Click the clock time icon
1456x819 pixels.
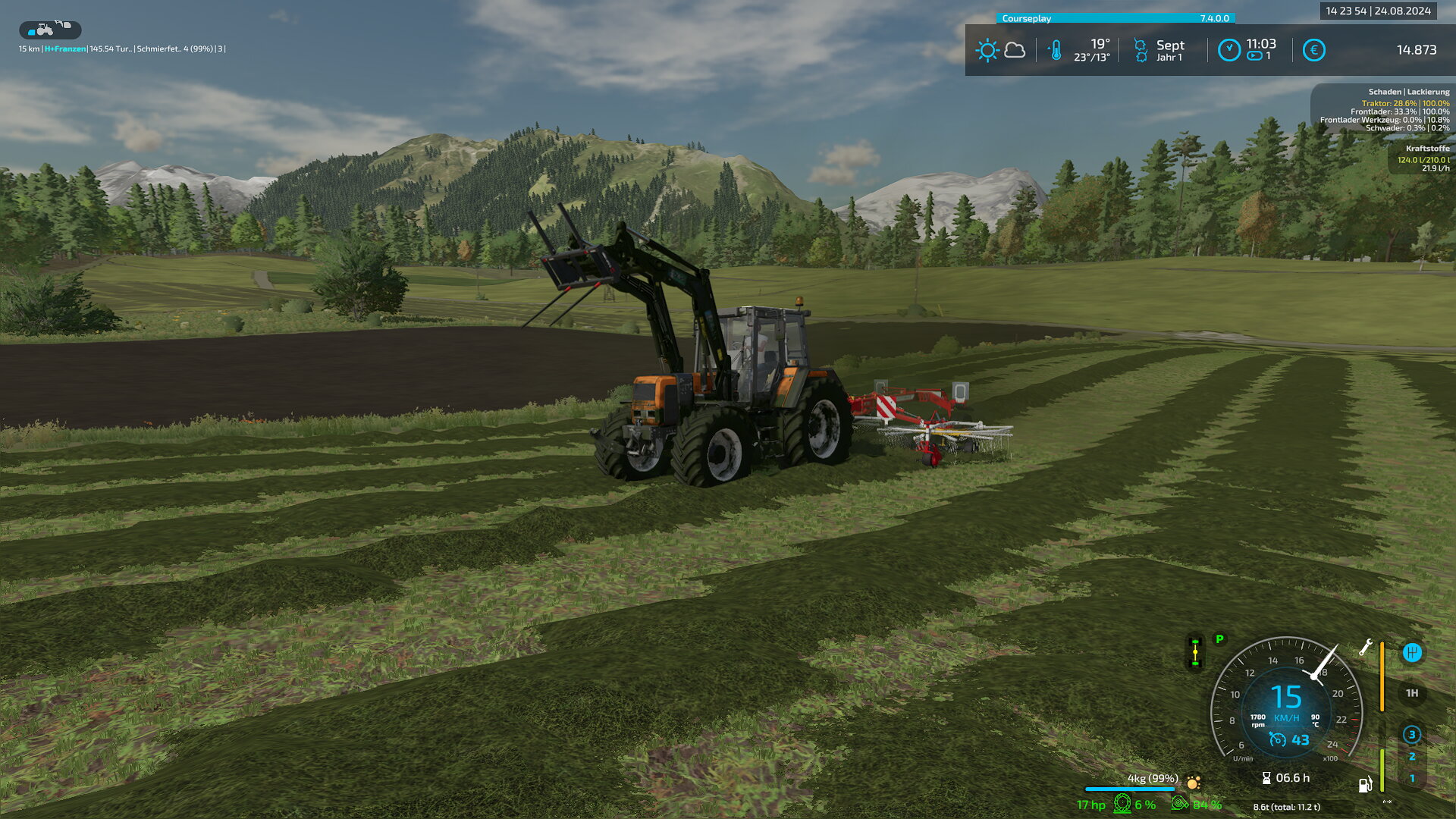(x=1228, y=51)
